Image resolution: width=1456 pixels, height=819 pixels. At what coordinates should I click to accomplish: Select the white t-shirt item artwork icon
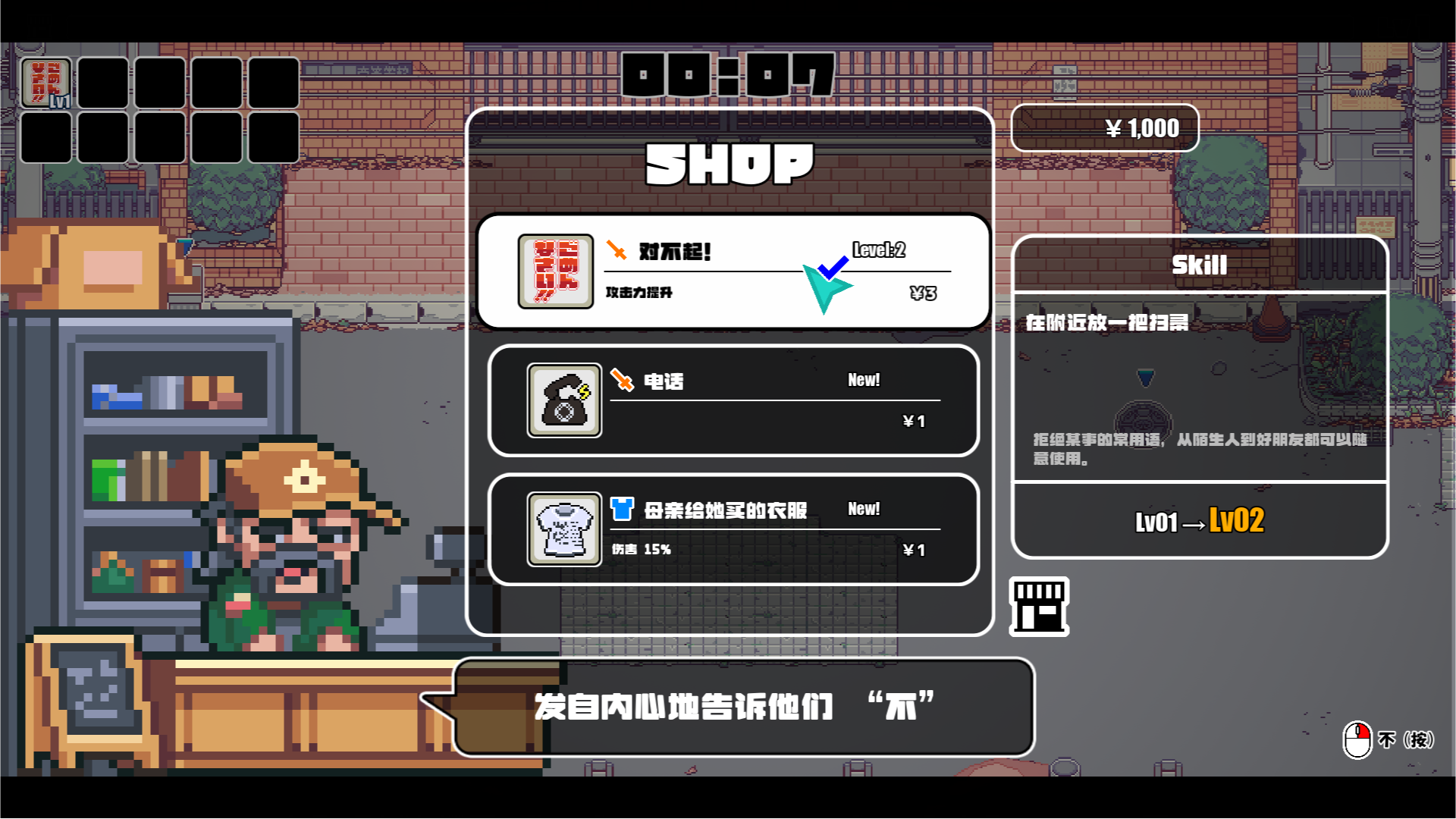[563, 529]
